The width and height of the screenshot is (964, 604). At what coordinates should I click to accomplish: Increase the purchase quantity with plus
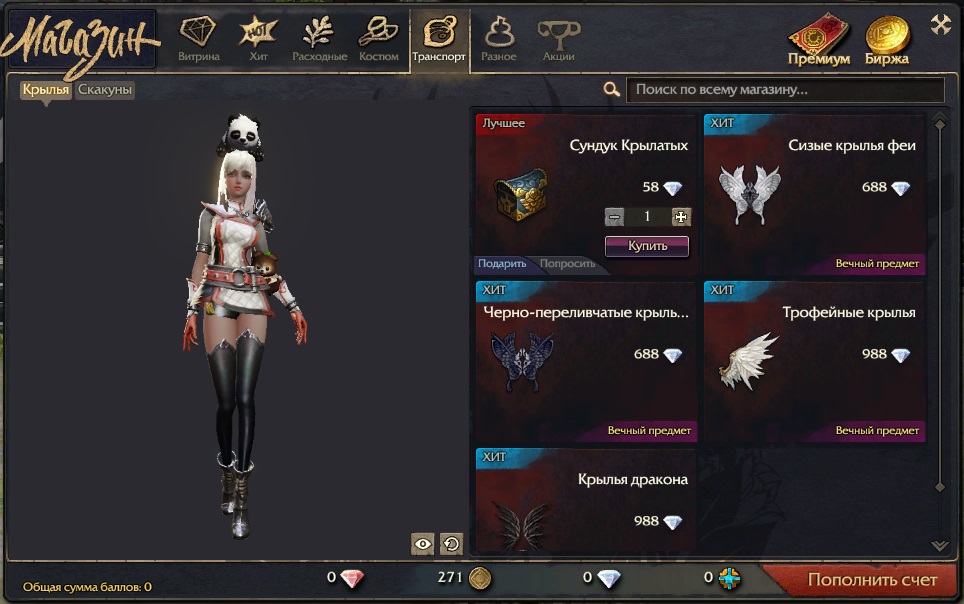(x=681, y=217)
